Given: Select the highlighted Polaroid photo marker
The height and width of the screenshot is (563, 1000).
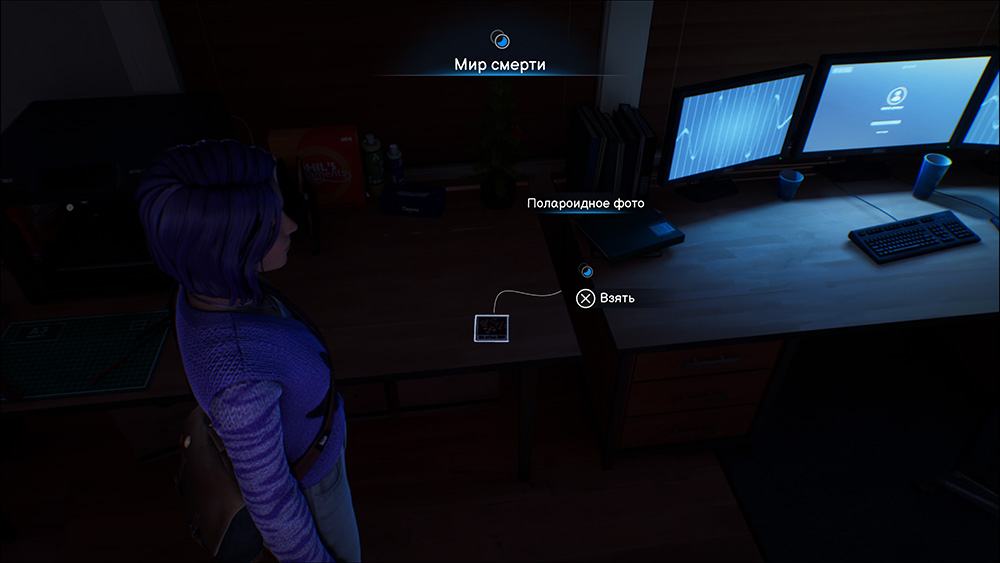Looking at the screenshot, I should [x=491, y=328].
